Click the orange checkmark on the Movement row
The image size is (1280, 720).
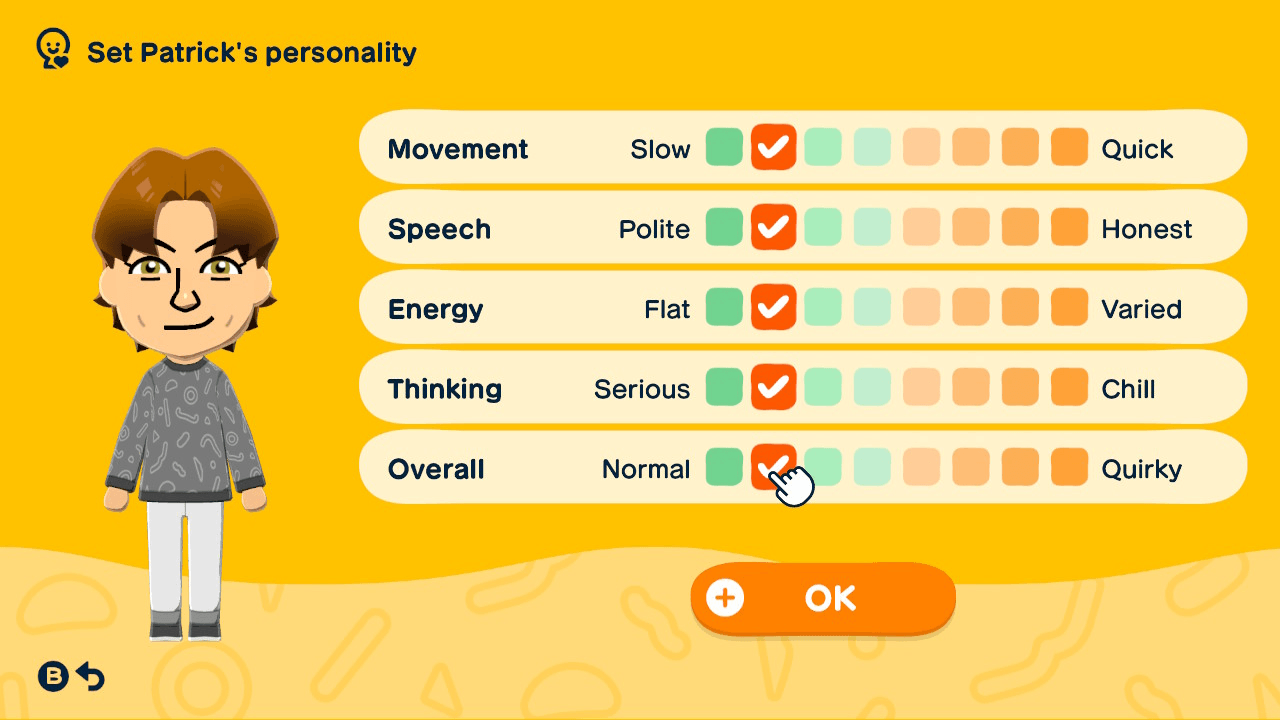pyautogui.click(x=773, y=148)
